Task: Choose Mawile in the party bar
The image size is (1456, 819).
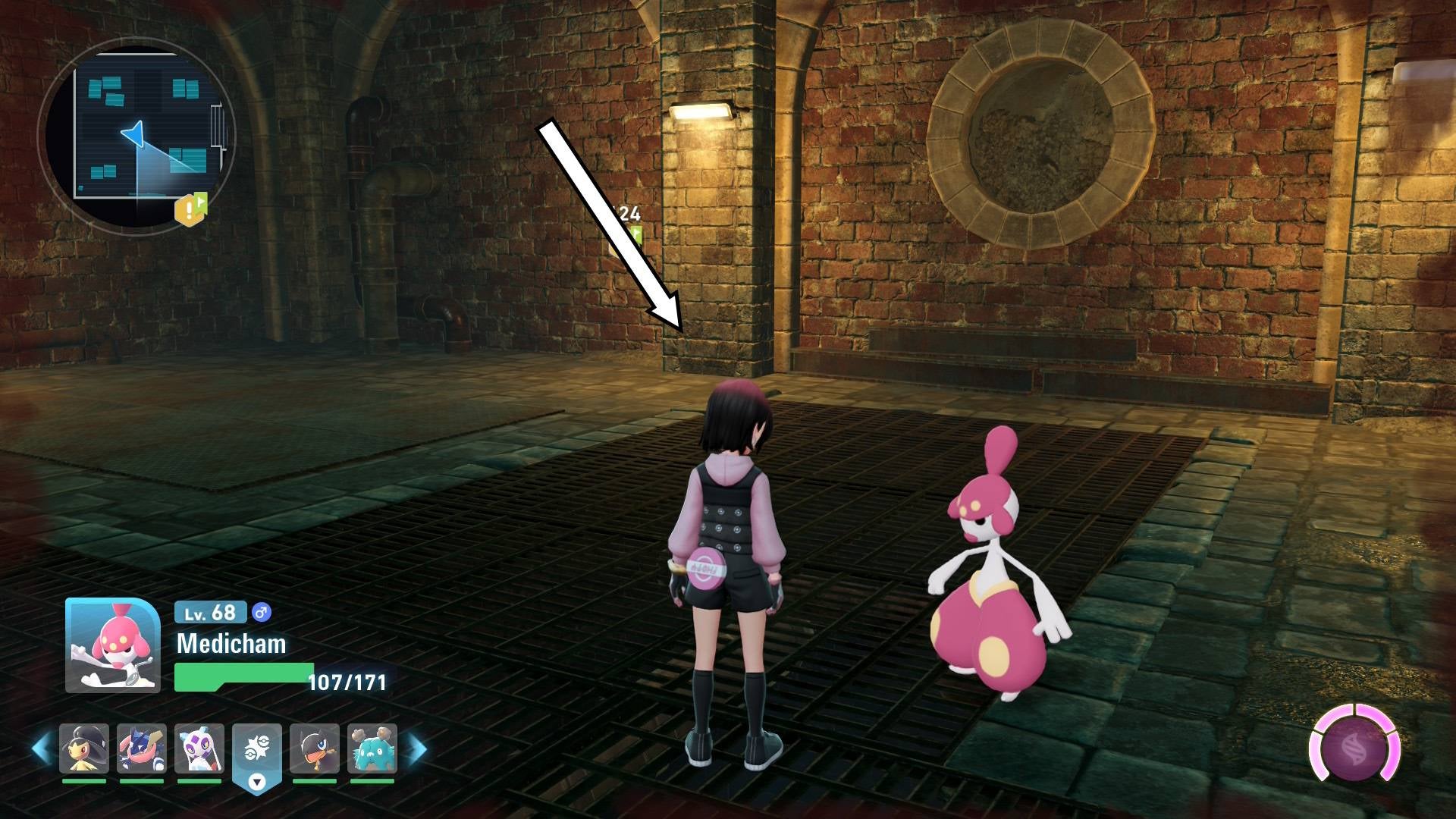Action: click(84, 749)
